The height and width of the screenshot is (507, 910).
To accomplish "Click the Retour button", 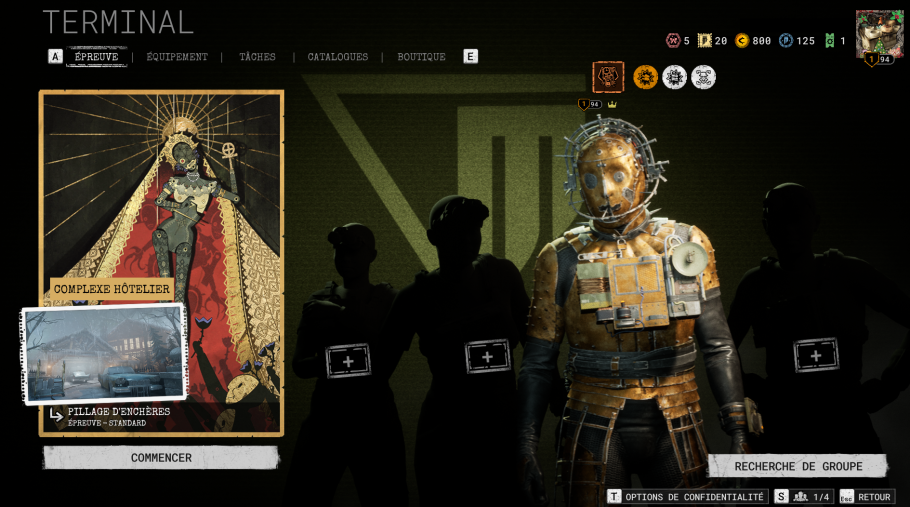I will pyautogui.click(x=866, y=497).
